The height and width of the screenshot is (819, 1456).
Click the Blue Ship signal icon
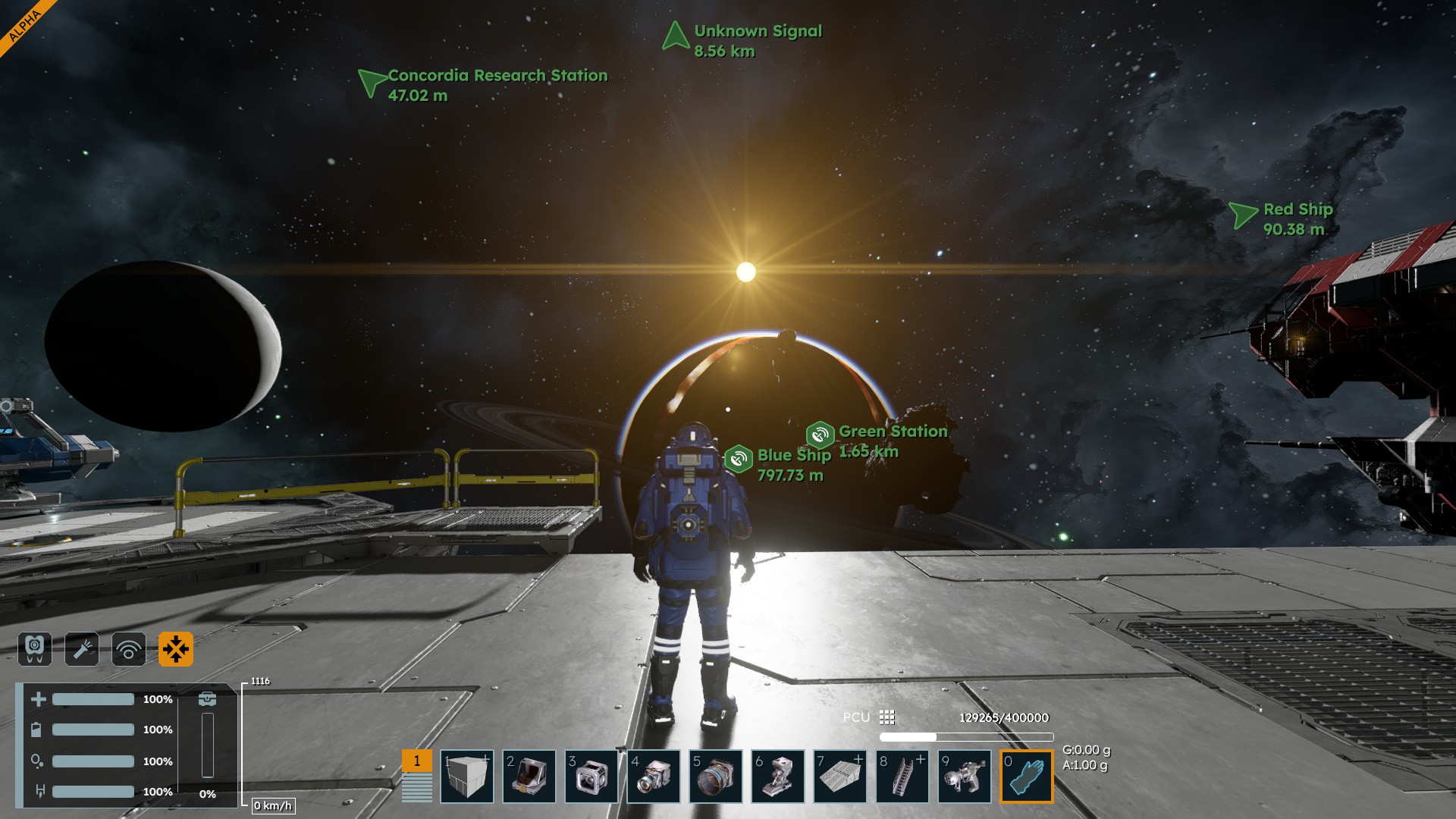tap(738, 459)
